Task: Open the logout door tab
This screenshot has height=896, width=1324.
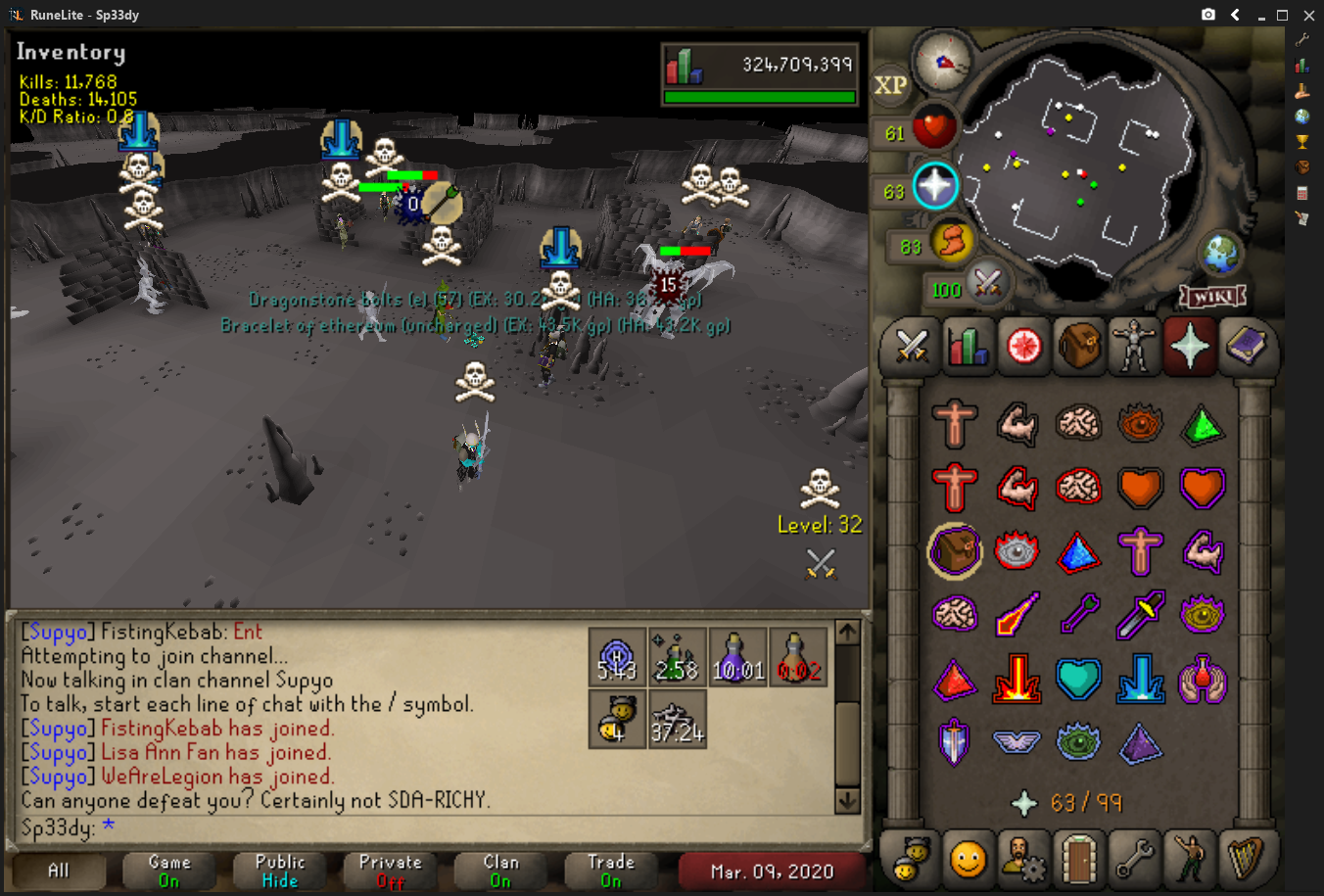Action: coord(1078,859)
